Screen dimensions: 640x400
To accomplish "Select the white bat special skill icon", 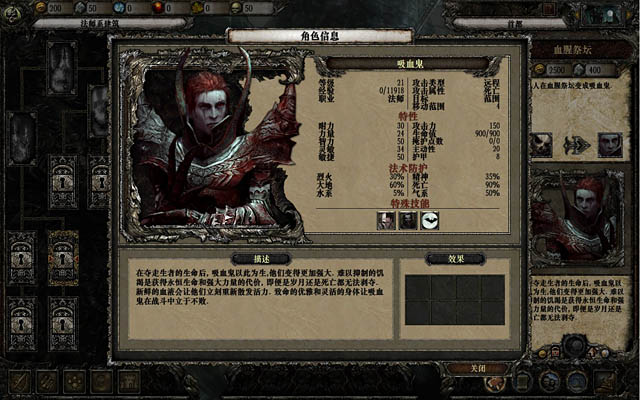I will [431, 221].
